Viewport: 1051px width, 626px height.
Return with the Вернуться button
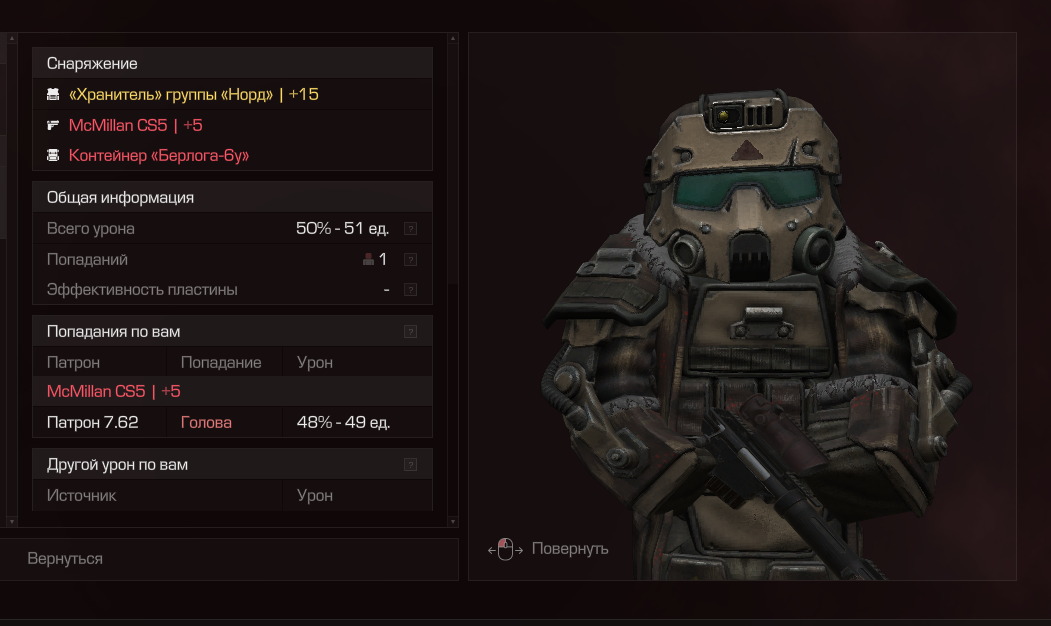[66, 558]
